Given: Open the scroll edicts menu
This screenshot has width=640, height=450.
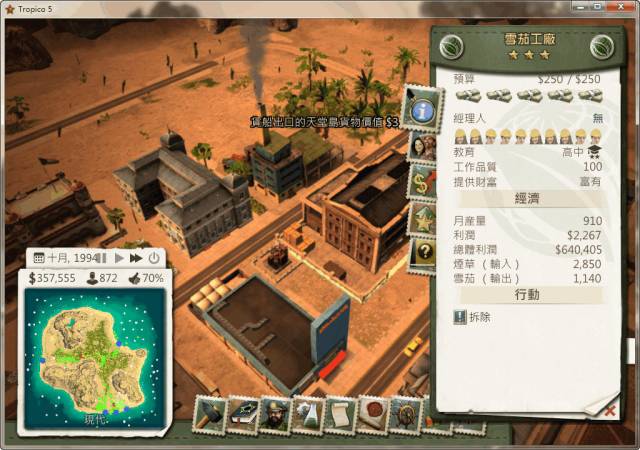Looking at the screenshot, I should [340, 414].
